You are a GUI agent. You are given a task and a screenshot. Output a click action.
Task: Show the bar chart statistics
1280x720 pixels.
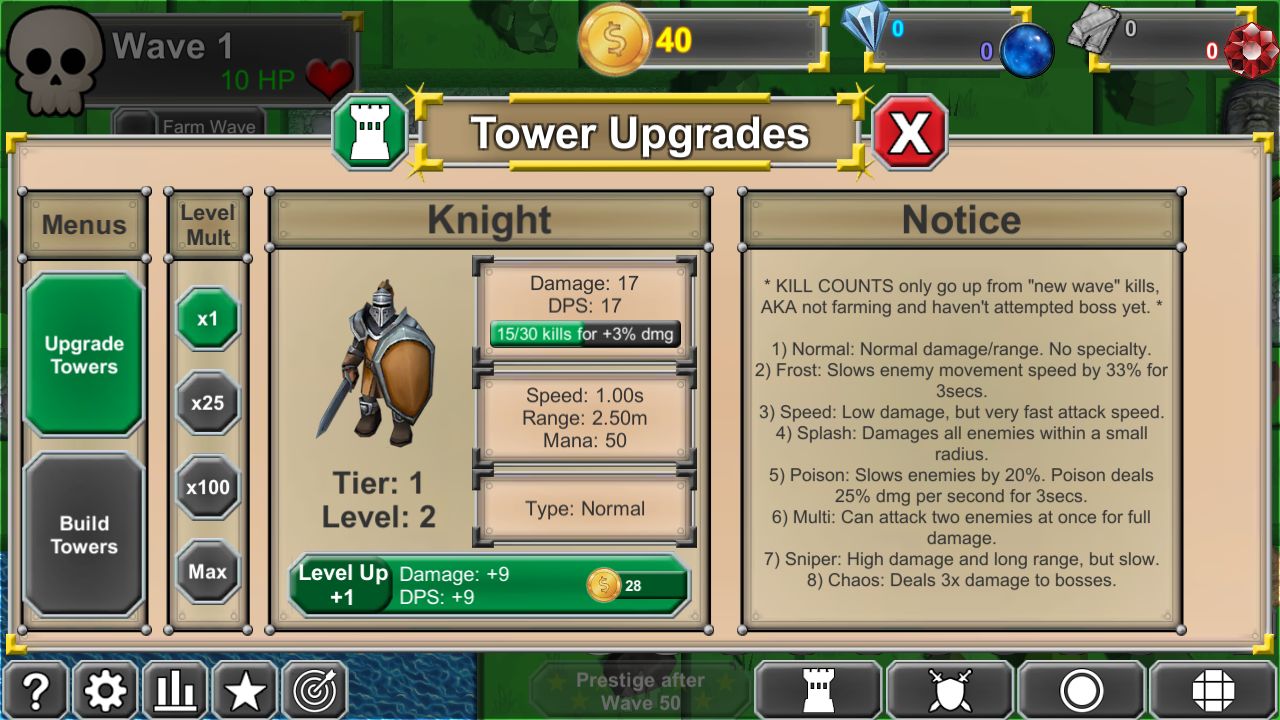click(175, 691)
